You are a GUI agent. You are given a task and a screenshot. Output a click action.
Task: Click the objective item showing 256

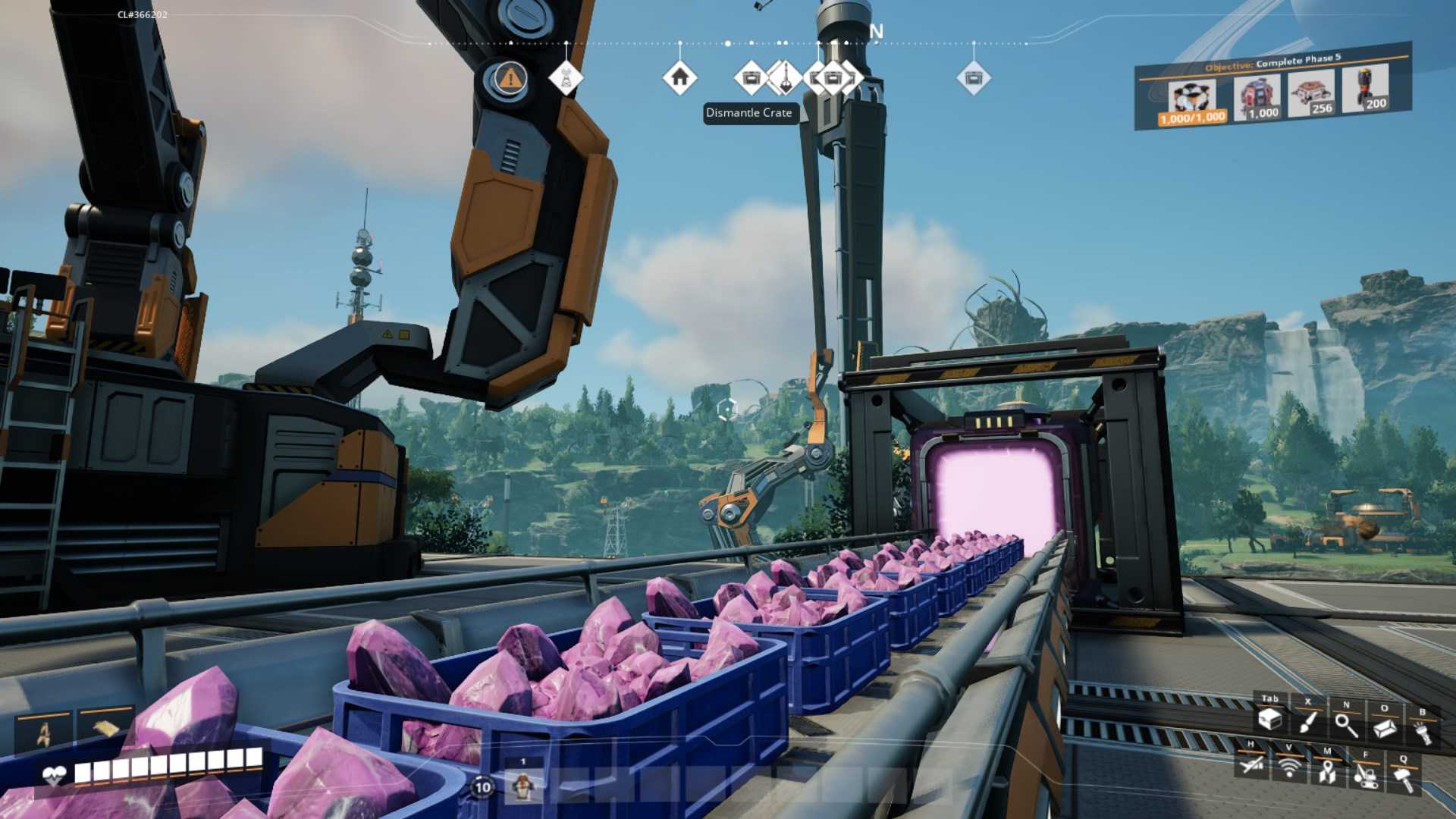click(1313, 93)
